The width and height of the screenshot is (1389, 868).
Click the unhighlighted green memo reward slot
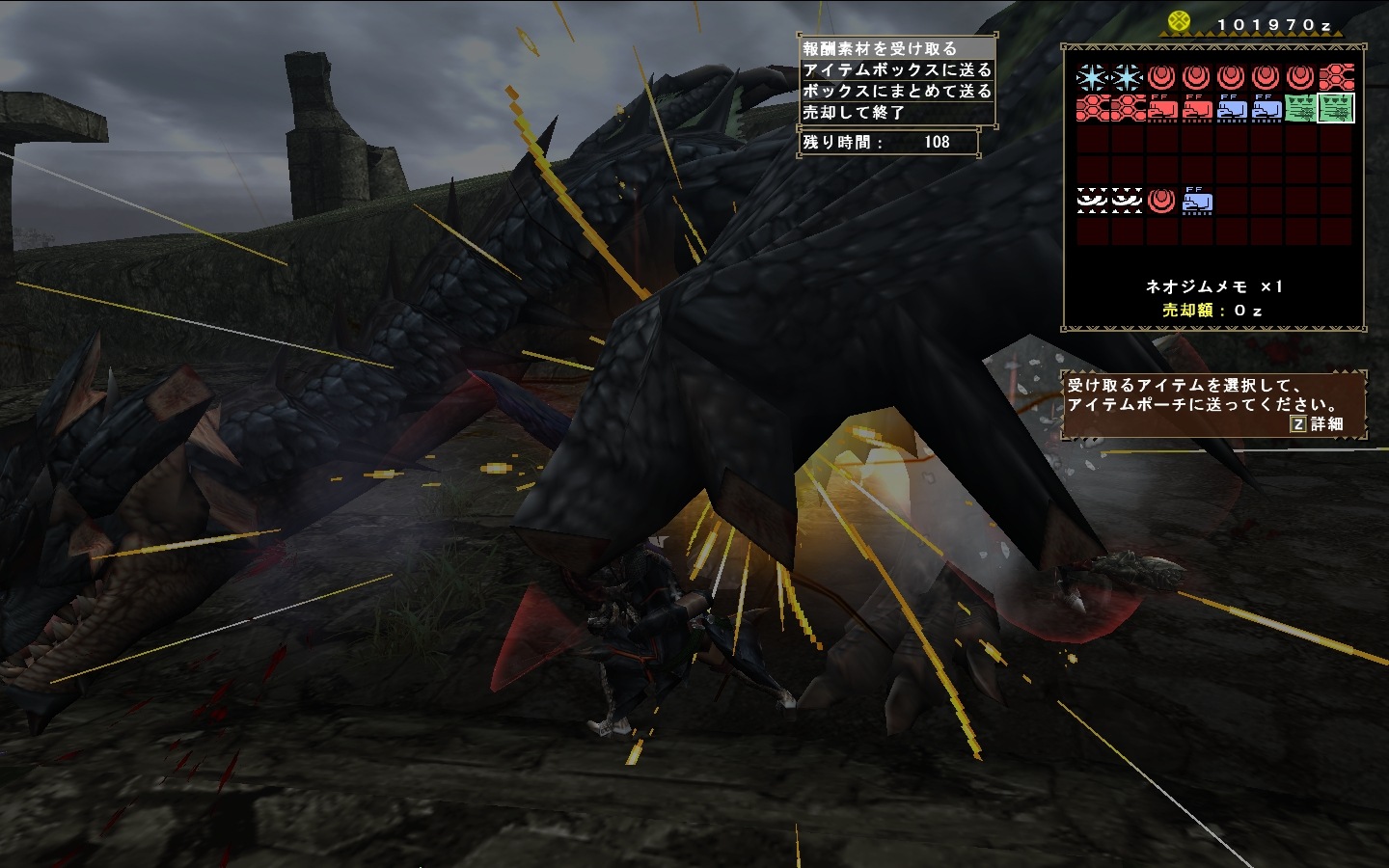tap(1300, 108)
